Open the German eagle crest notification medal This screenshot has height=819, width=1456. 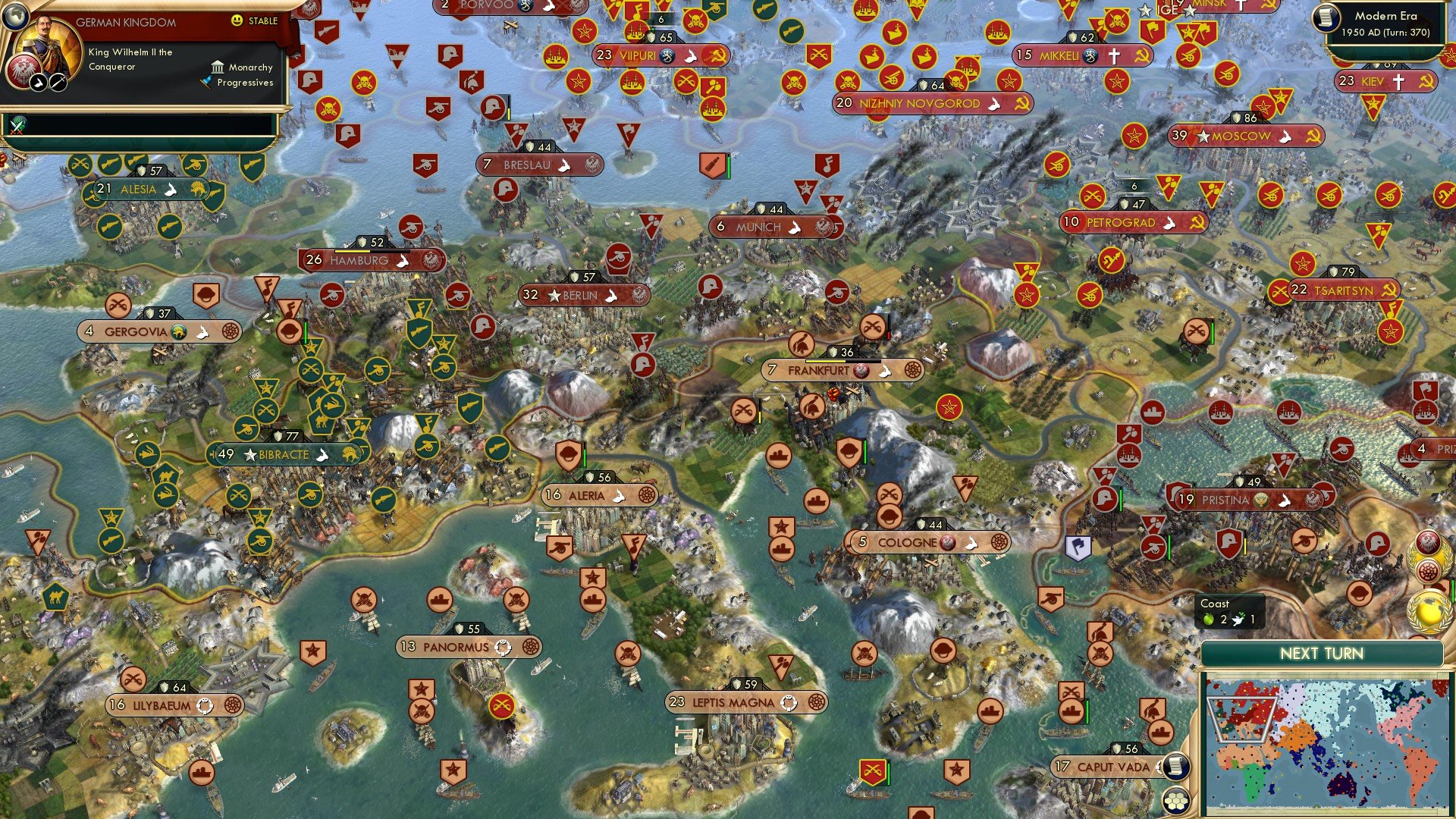(1427, 541)
